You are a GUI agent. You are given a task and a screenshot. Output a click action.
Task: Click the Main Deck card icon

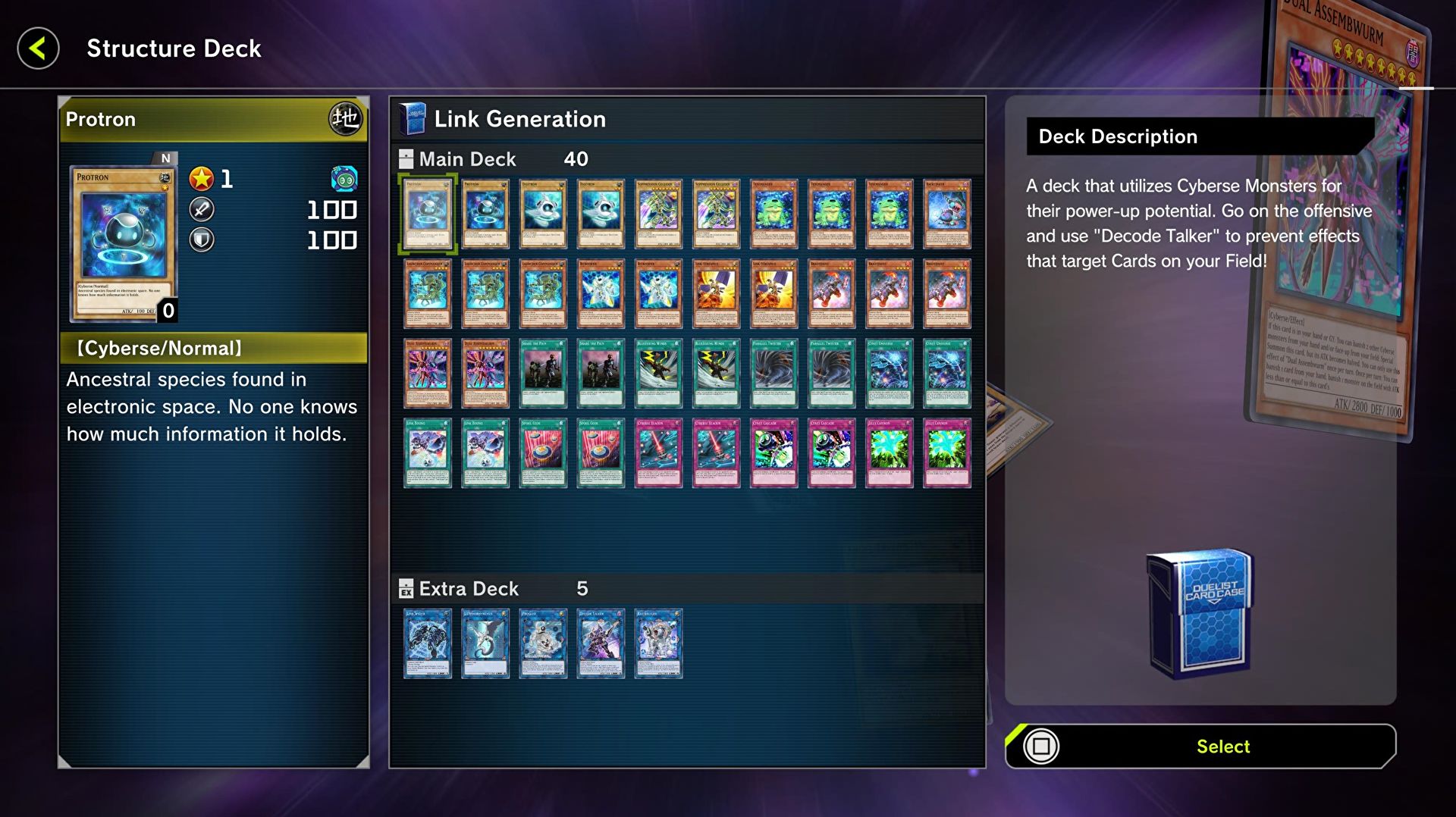tap(404, 158)
